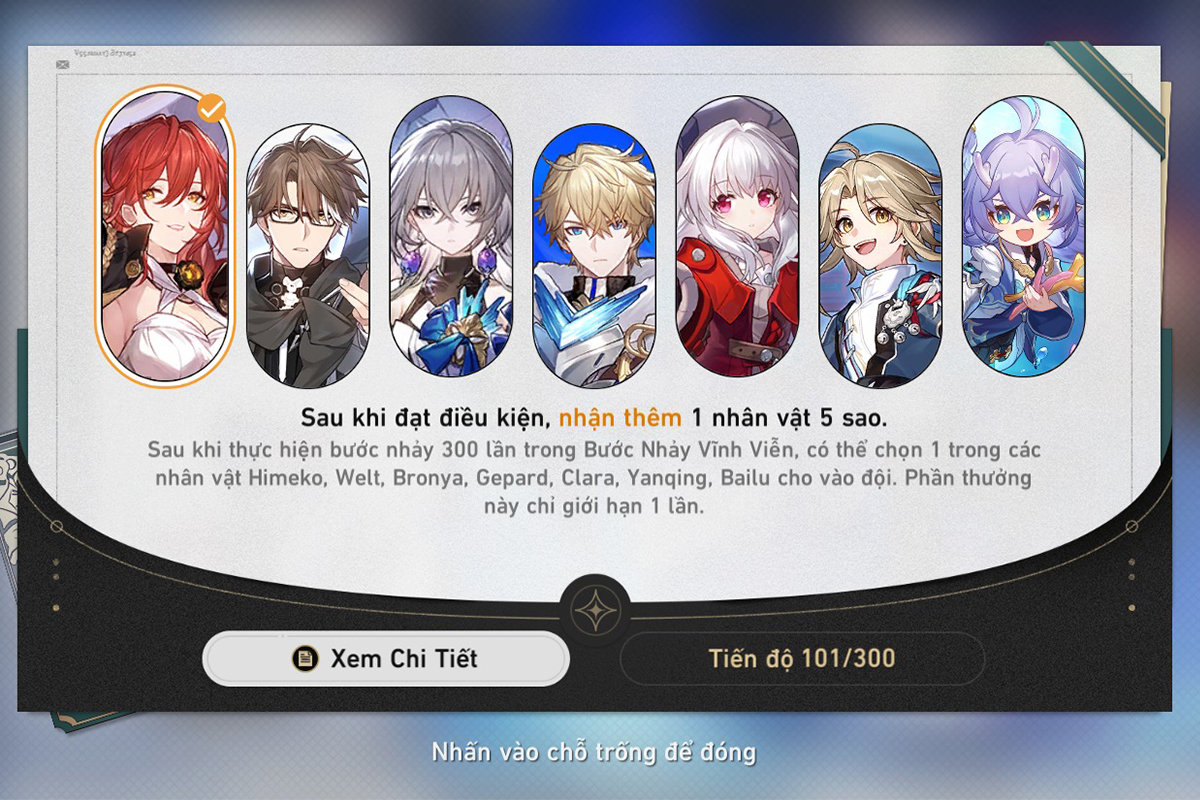
Task: Click the Tiến độ 101/300 progress button
Action: (x=802, y=658)
